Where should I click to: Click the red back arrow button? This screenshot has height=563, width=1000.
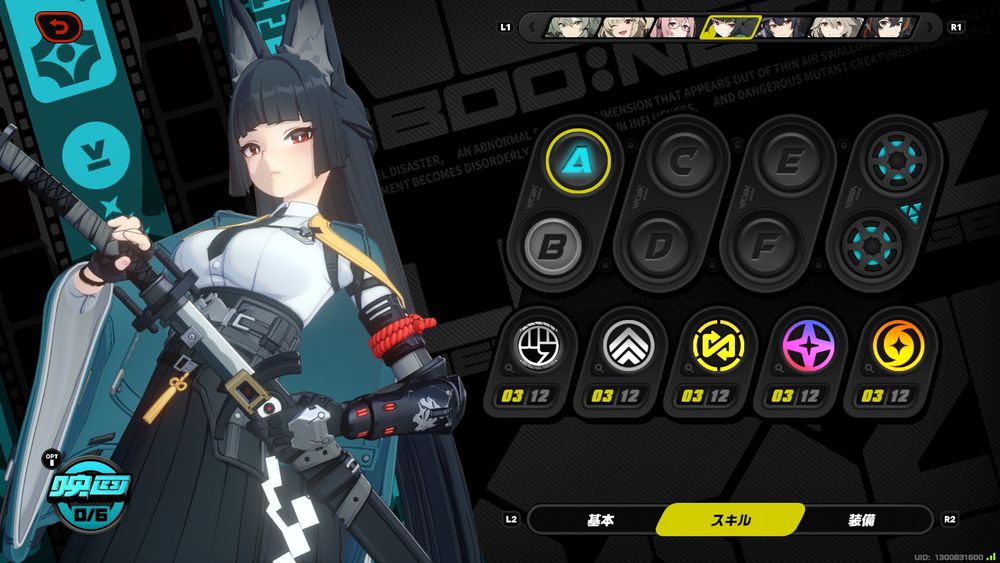click(51, 26)
